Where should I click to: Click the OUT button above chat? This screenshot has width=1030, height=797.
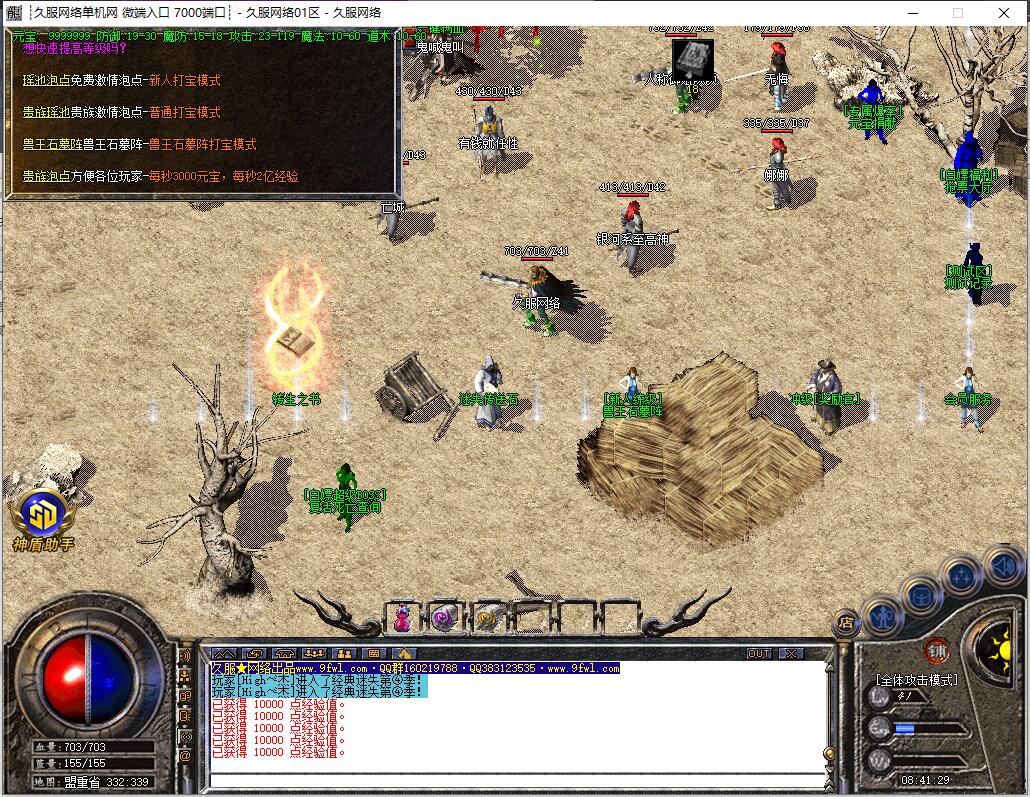[759, 653]
